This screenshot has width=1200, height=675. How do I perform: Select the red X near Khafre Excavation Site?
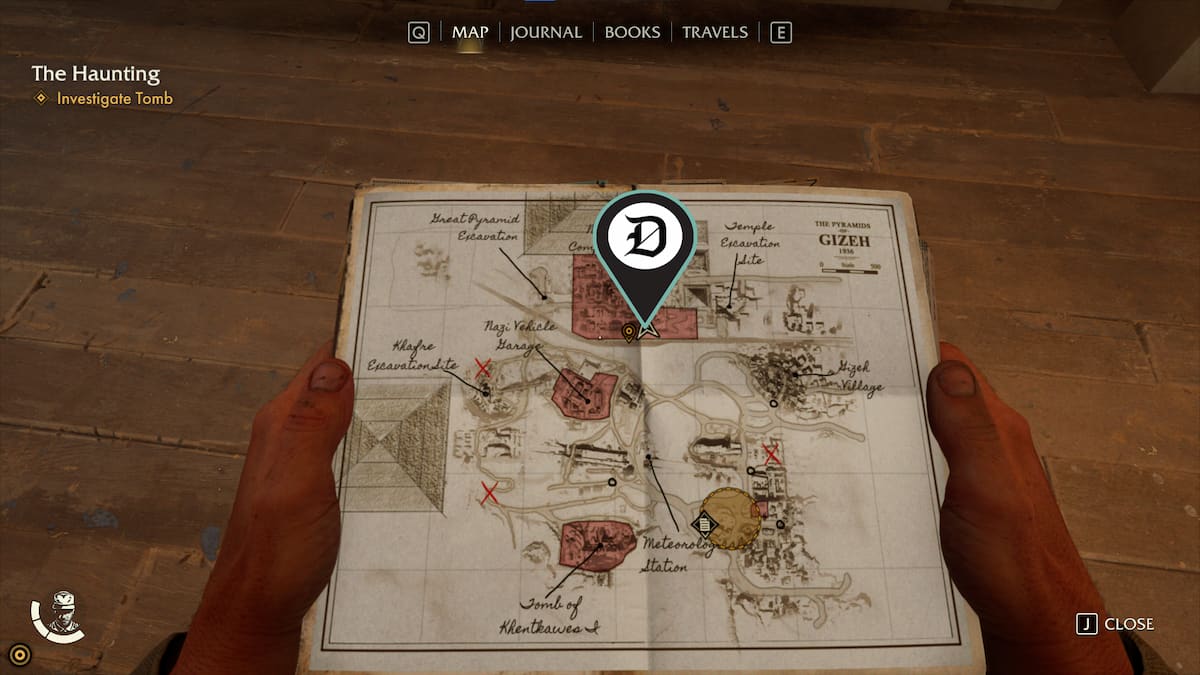point(483,368)
